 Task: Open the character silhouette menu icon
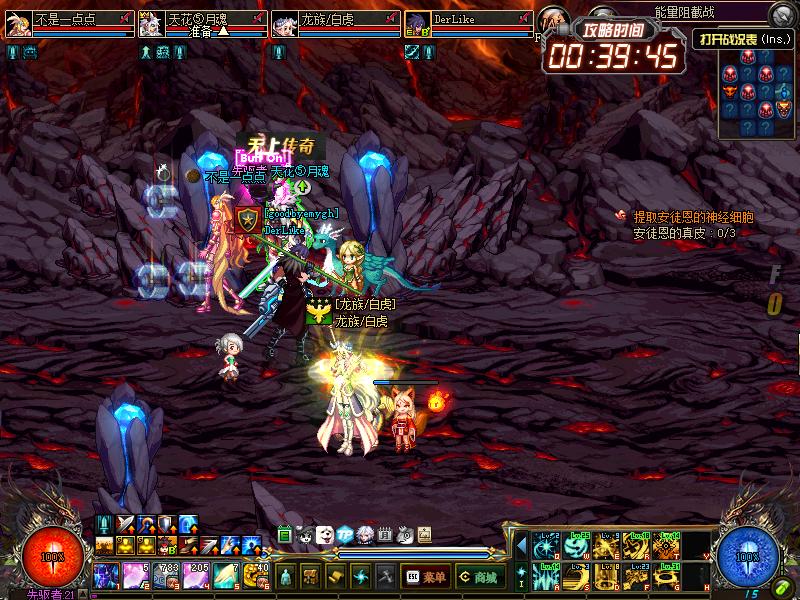pyautogui.click(x=286, y=577)
